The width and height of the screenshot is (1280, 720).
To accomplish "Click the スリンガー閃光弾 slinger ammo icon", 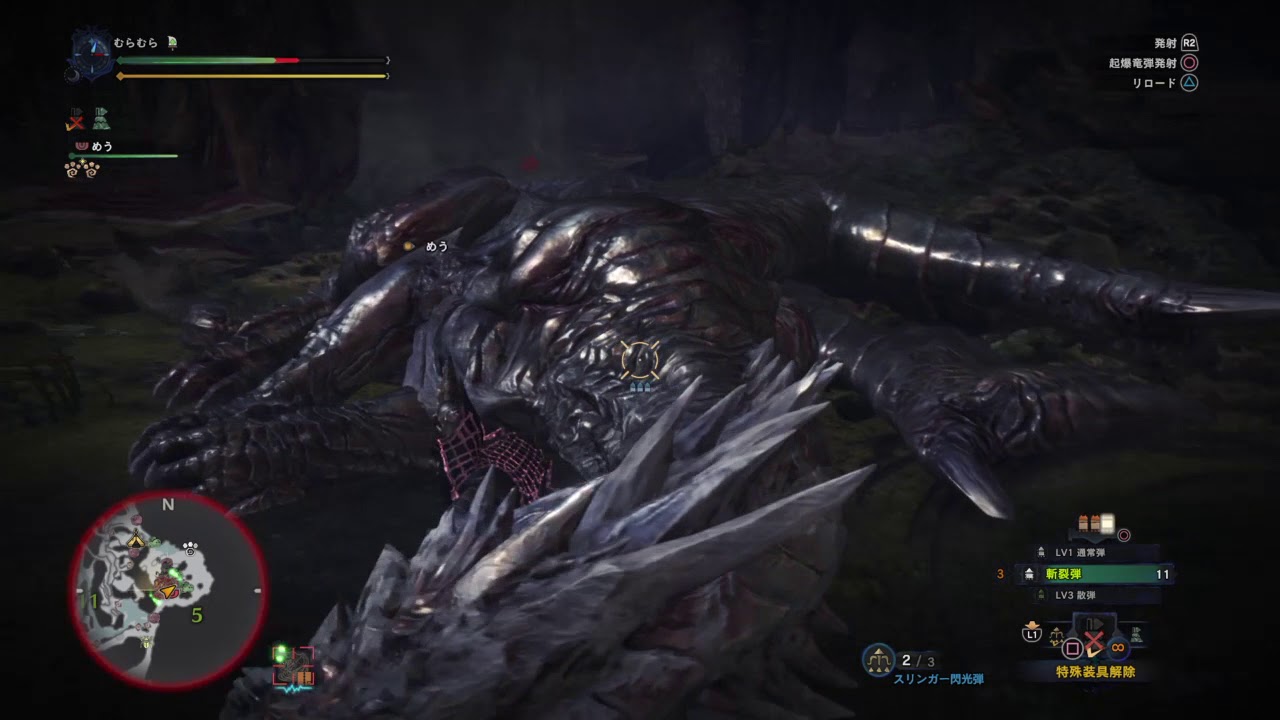I will [x=878, y=659].
